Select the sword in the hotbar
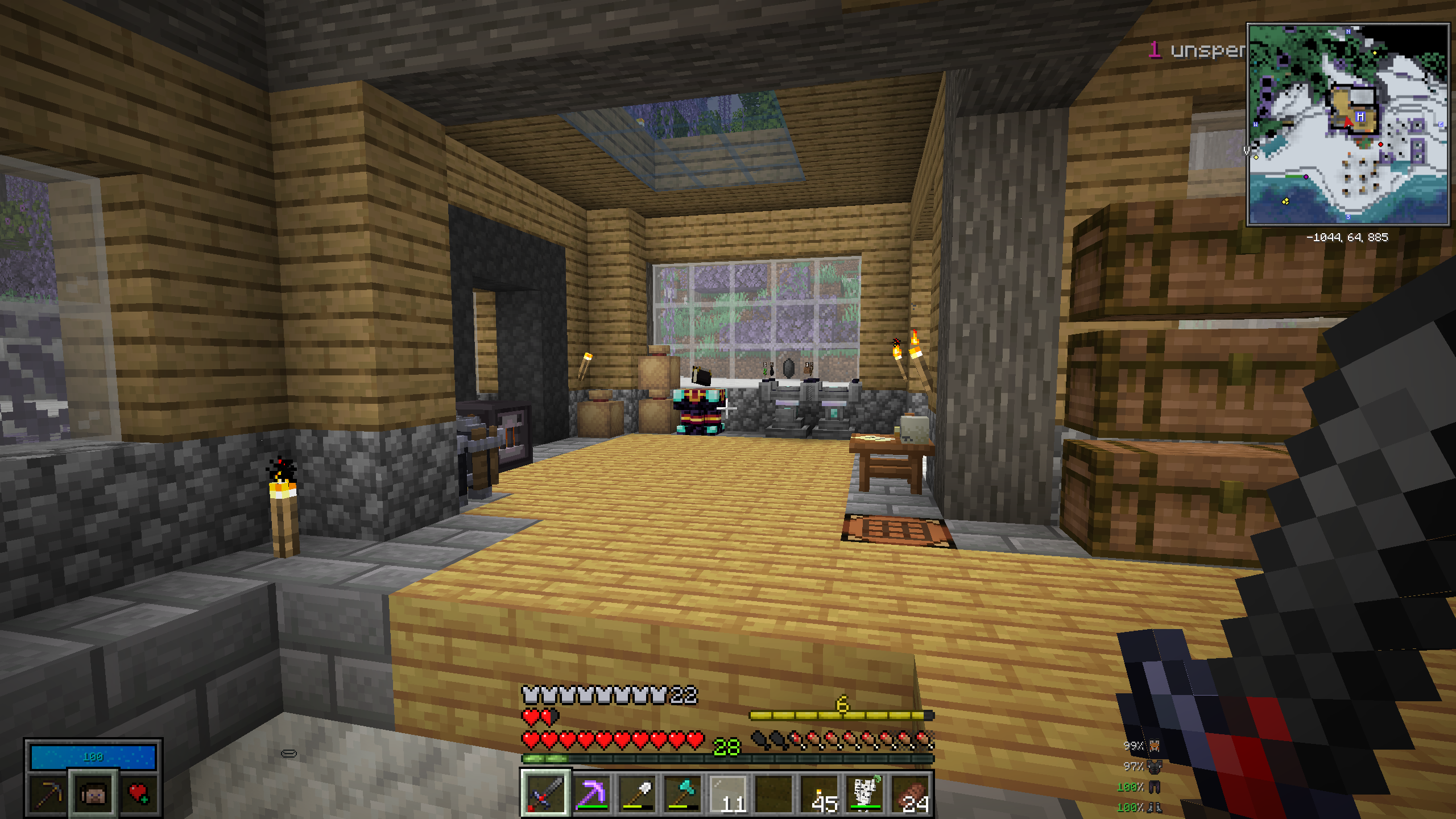Viewport: 1456px width, 819px height. click(545, 793)
